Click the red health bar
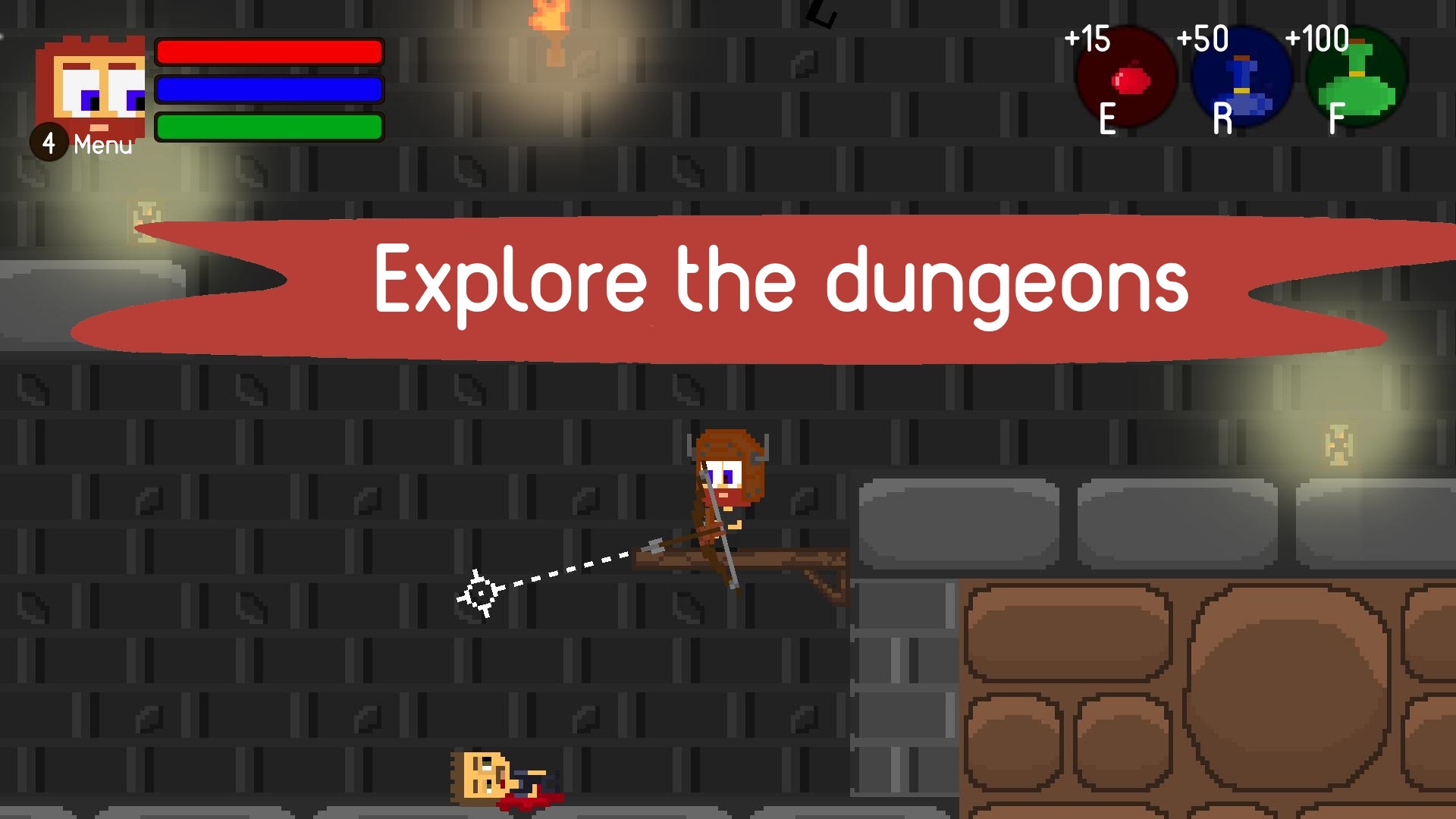 coord(269,52)
